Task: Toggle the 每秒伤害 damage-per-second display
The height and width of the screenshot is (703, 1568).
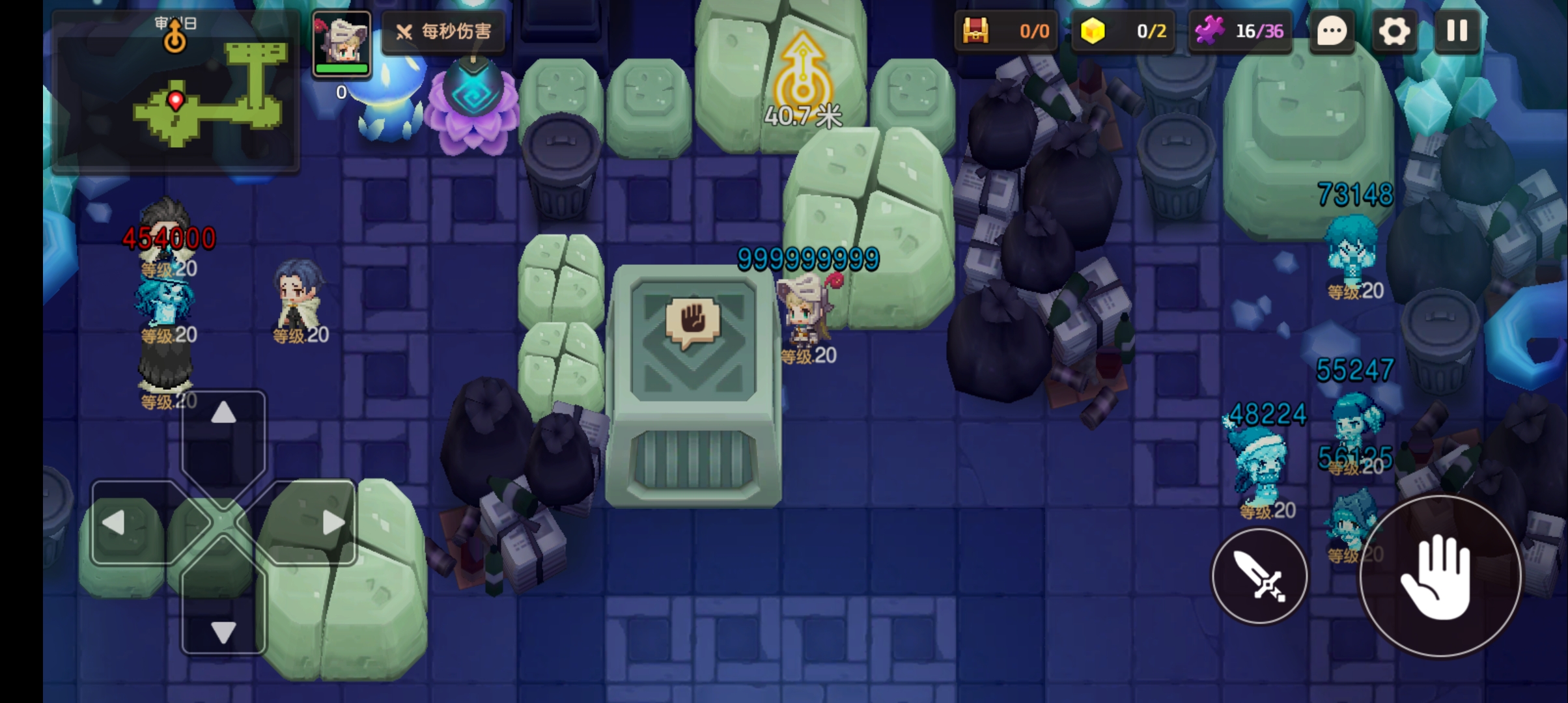Action: (444, 31)
